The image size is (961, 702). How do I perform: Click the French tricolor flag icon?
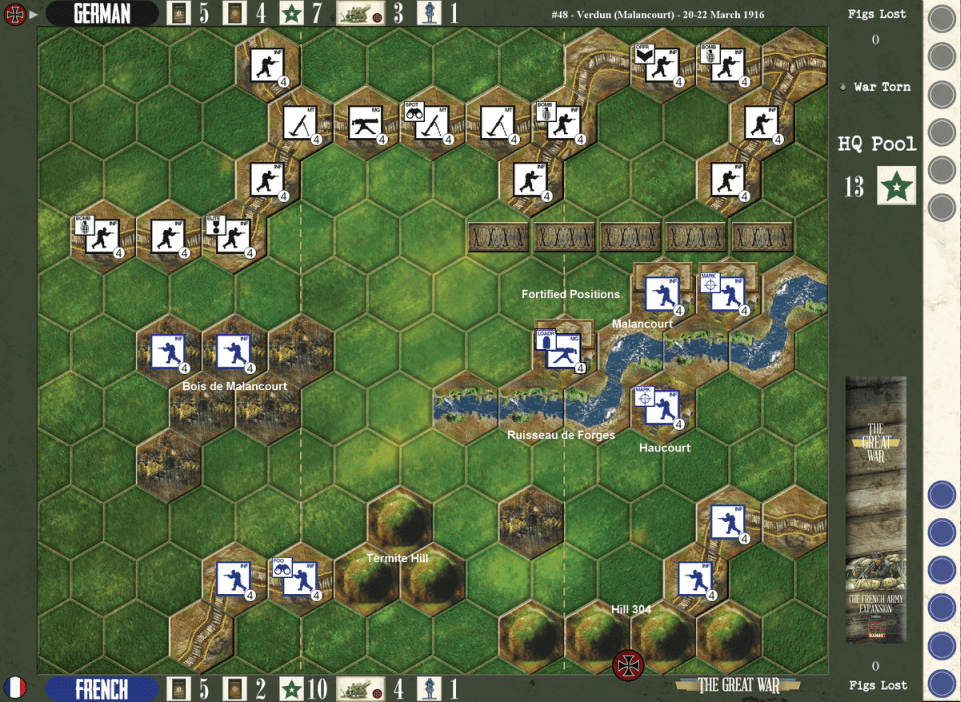point(15,688)
